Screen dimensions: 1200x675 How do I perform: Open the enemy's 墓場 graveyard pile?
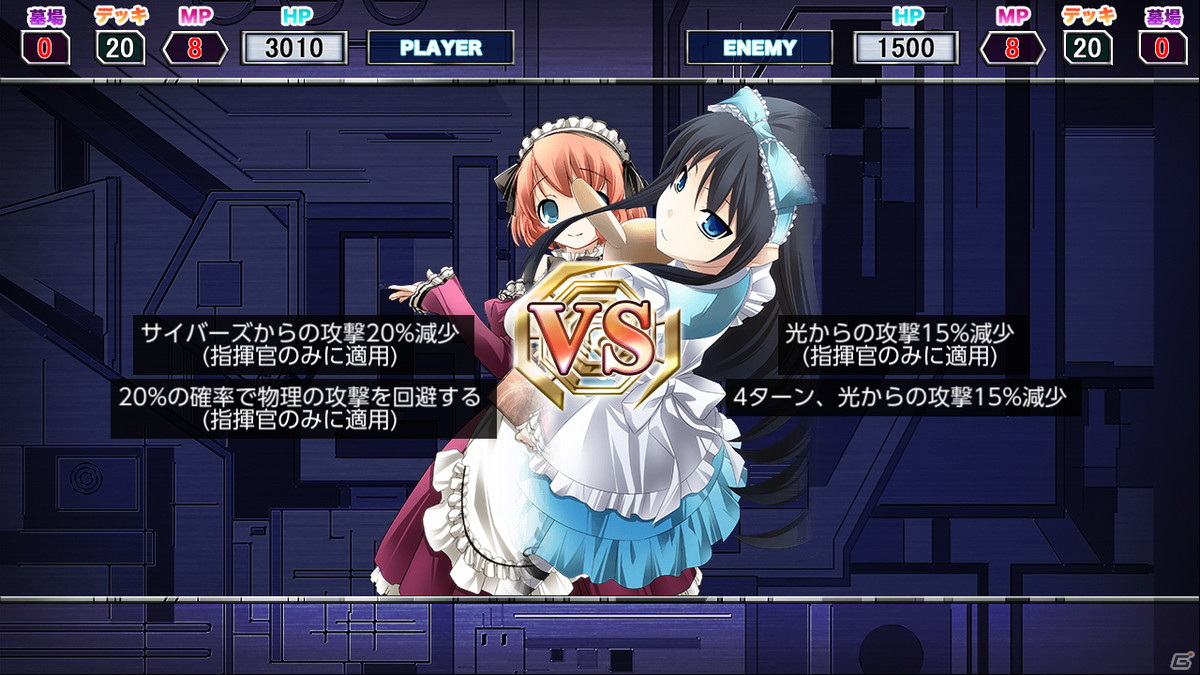pyautogui.click(x=1163, y=47)
